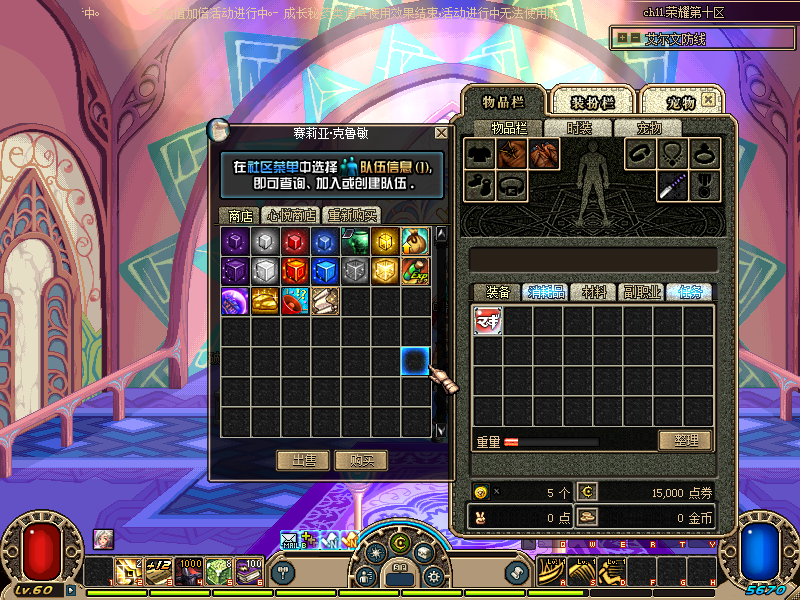The height and width of the screenshot is (600, 800).
Task: Click the 出售 sell button
Action: [x=304, y=460]
